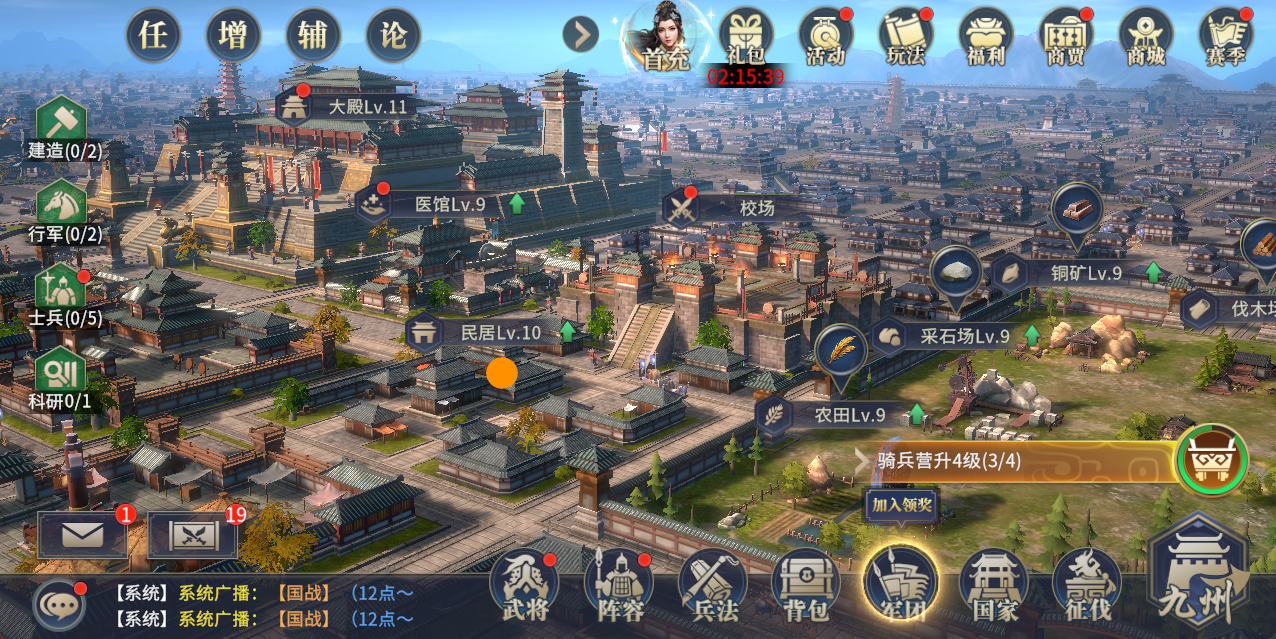This screenshot has height=639, width=1276.
Task: Visit the 商城 shop
Action: click(x=1145, y=36)
